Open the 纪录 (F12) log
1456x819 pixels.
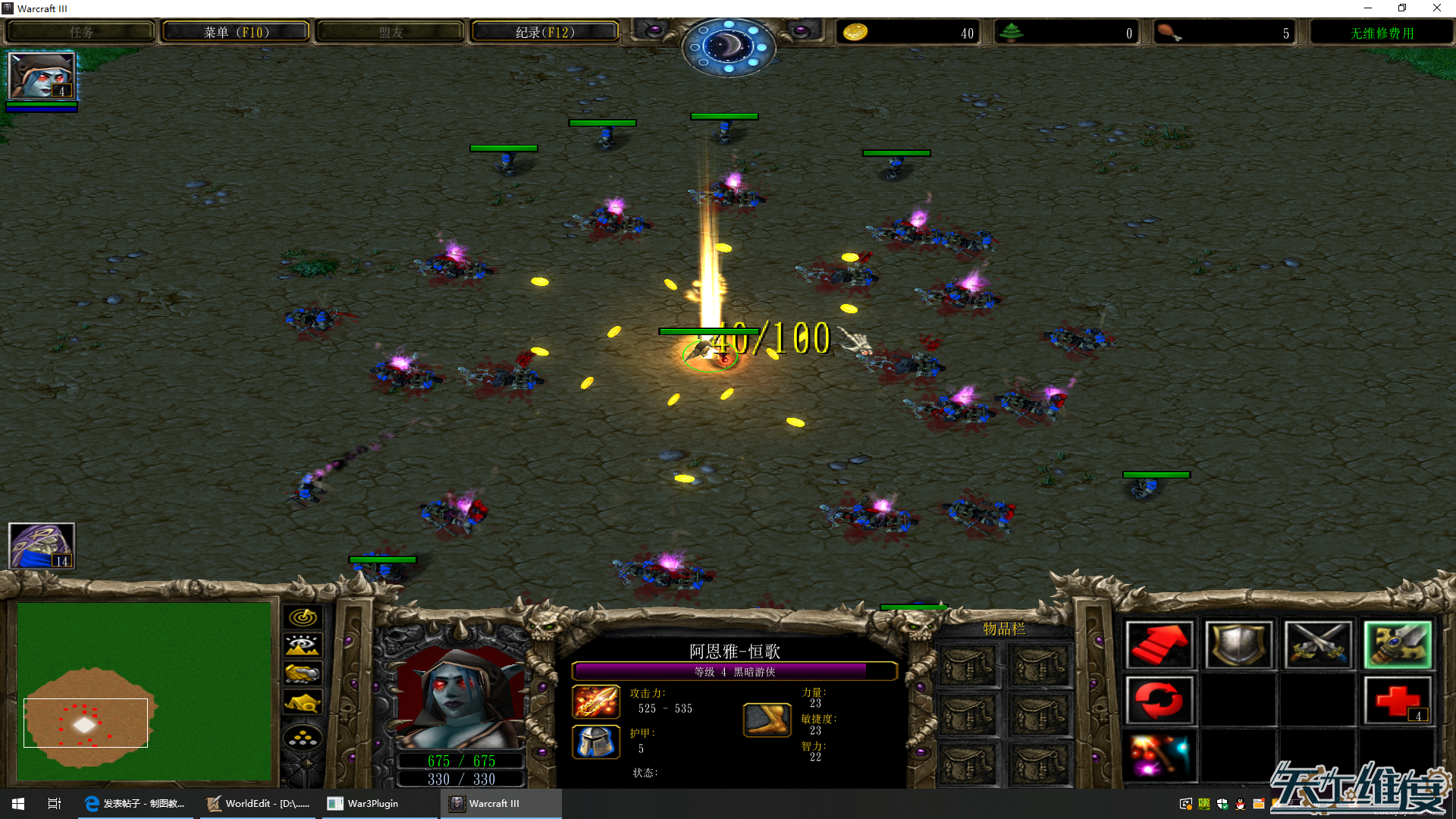(544, 33)
